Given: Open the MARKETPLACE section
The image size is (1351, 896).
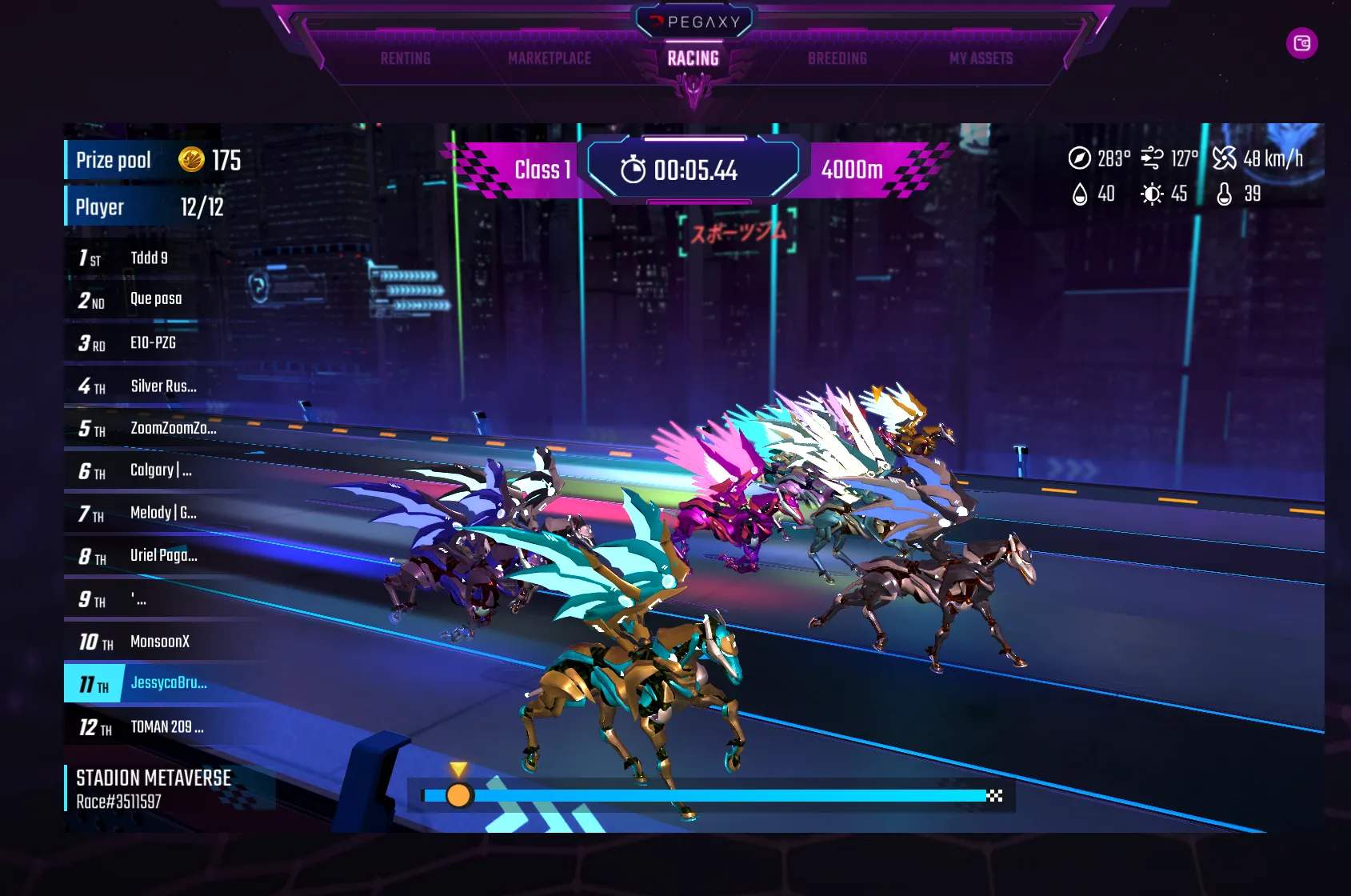Looking at the screenshot, I should point(549,58).
